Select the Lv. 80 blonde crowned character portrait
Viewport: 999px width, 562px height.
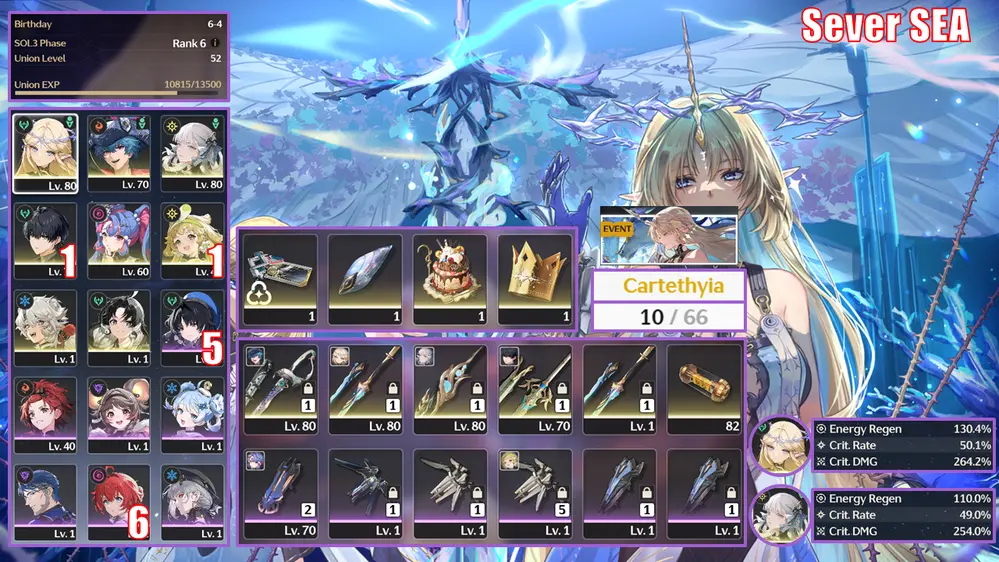(x=45, y=153)
